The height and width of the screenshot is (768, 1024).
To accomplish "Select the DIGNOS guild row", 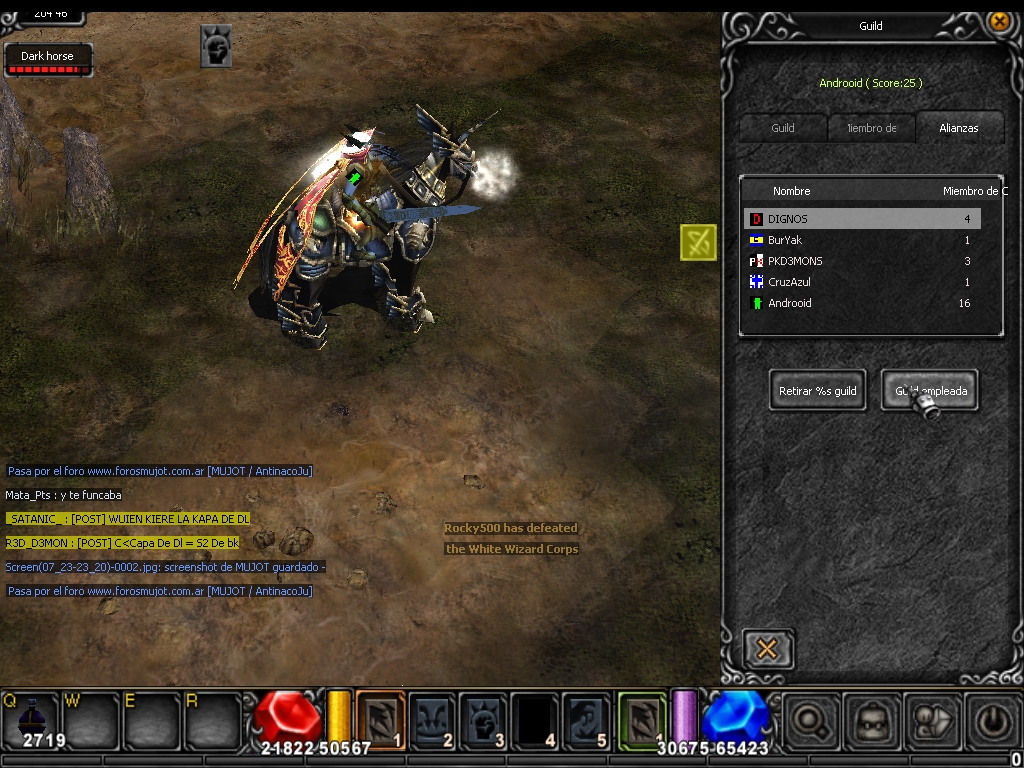I will (x=862, y=219).
